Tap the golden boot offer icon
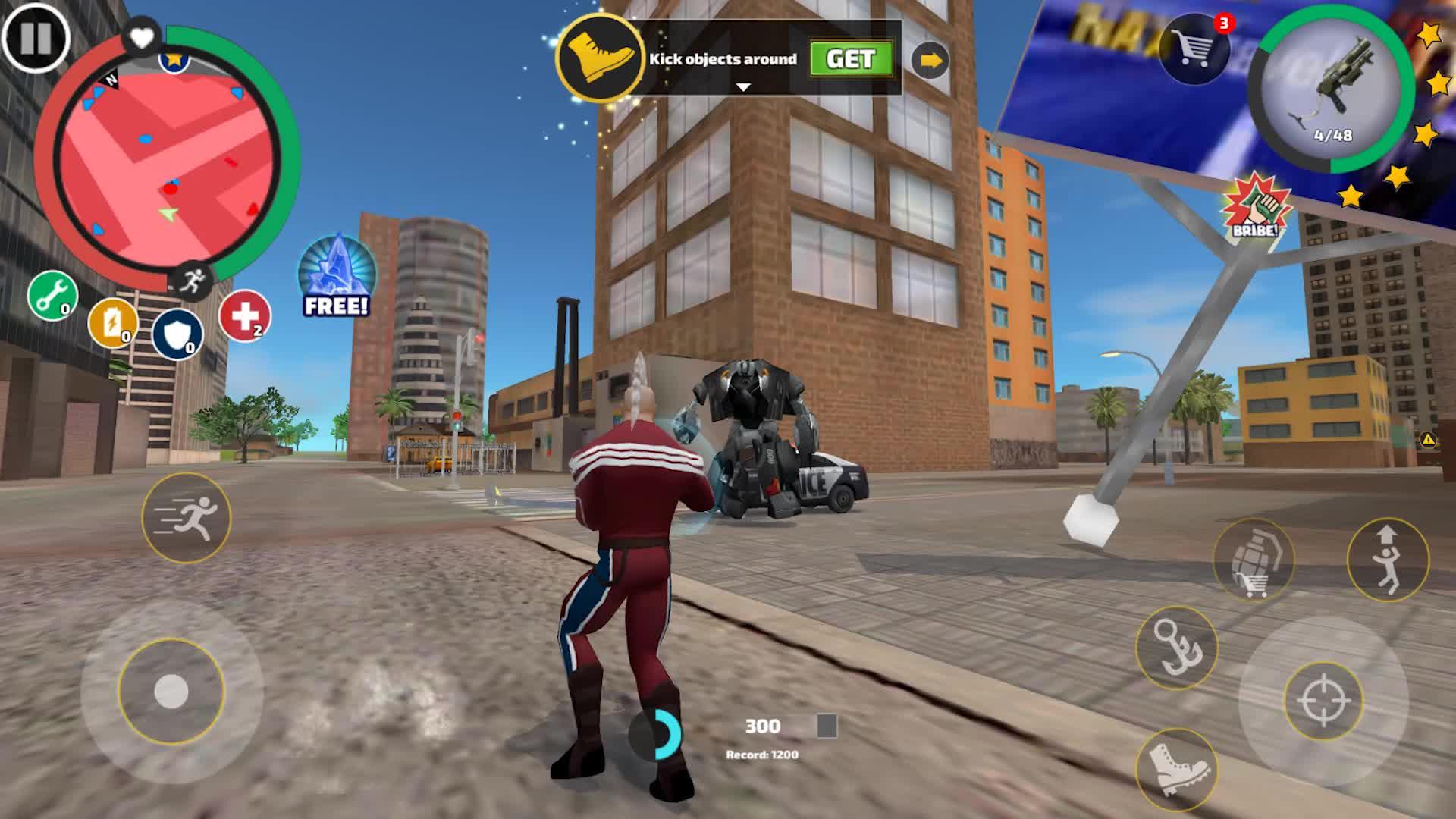 tap(601, 57)
